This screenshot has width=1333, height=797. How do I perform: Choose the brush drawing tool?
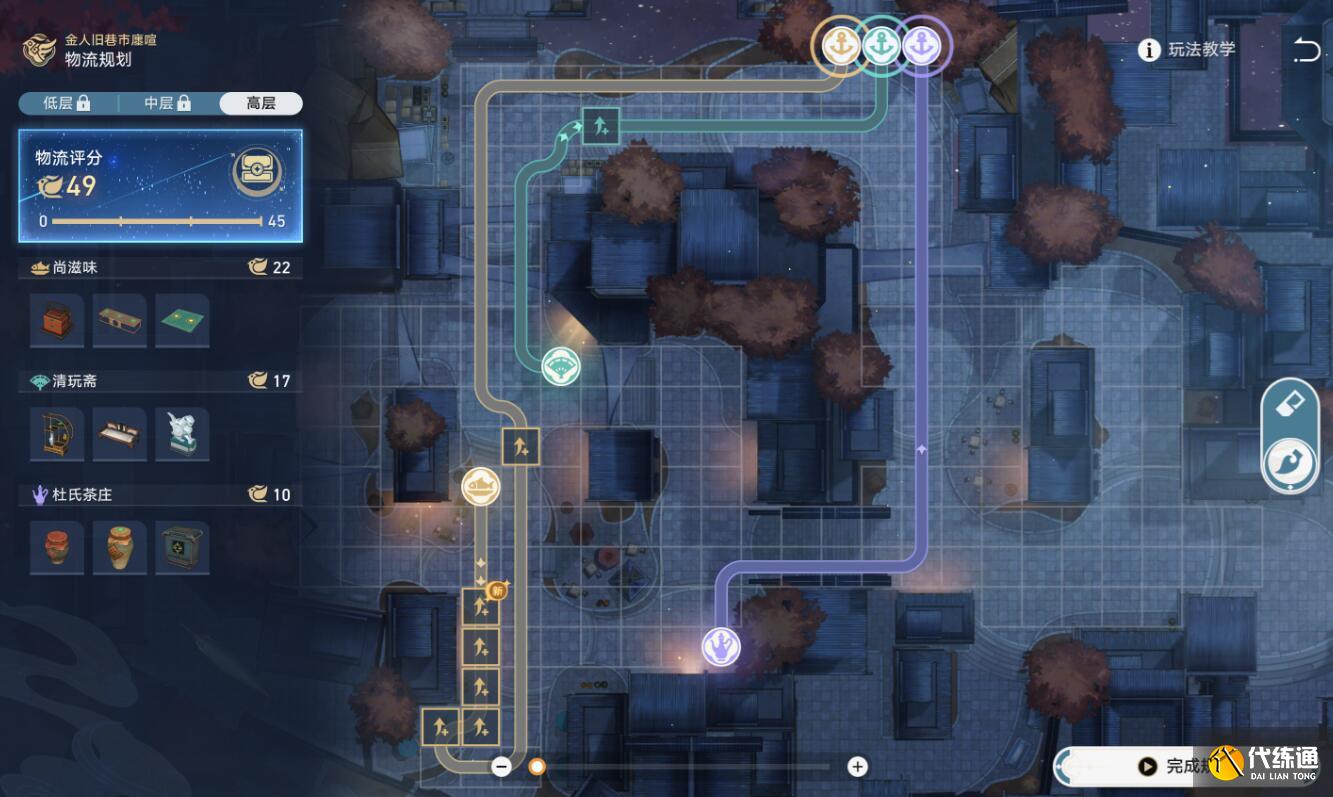tap(1290, 464)
